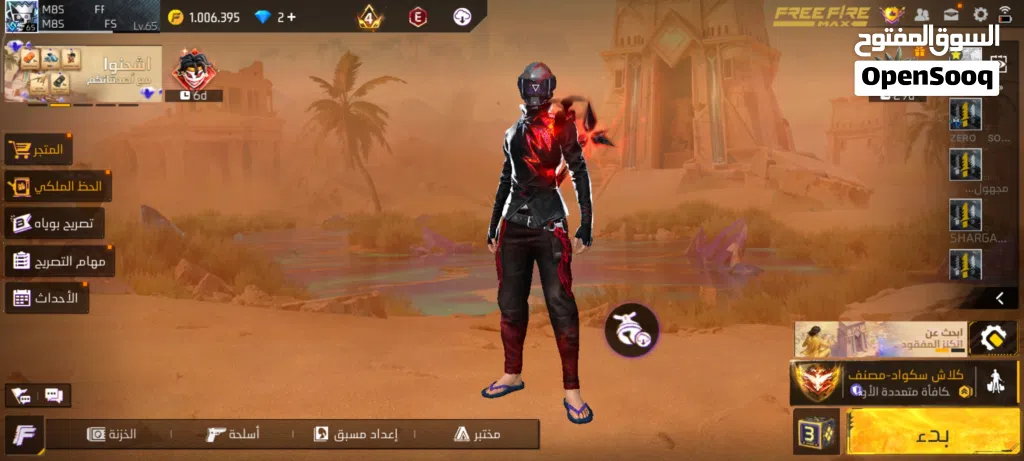Add diamonds with the plus button

pyautogui.click(x=291, y=17)
